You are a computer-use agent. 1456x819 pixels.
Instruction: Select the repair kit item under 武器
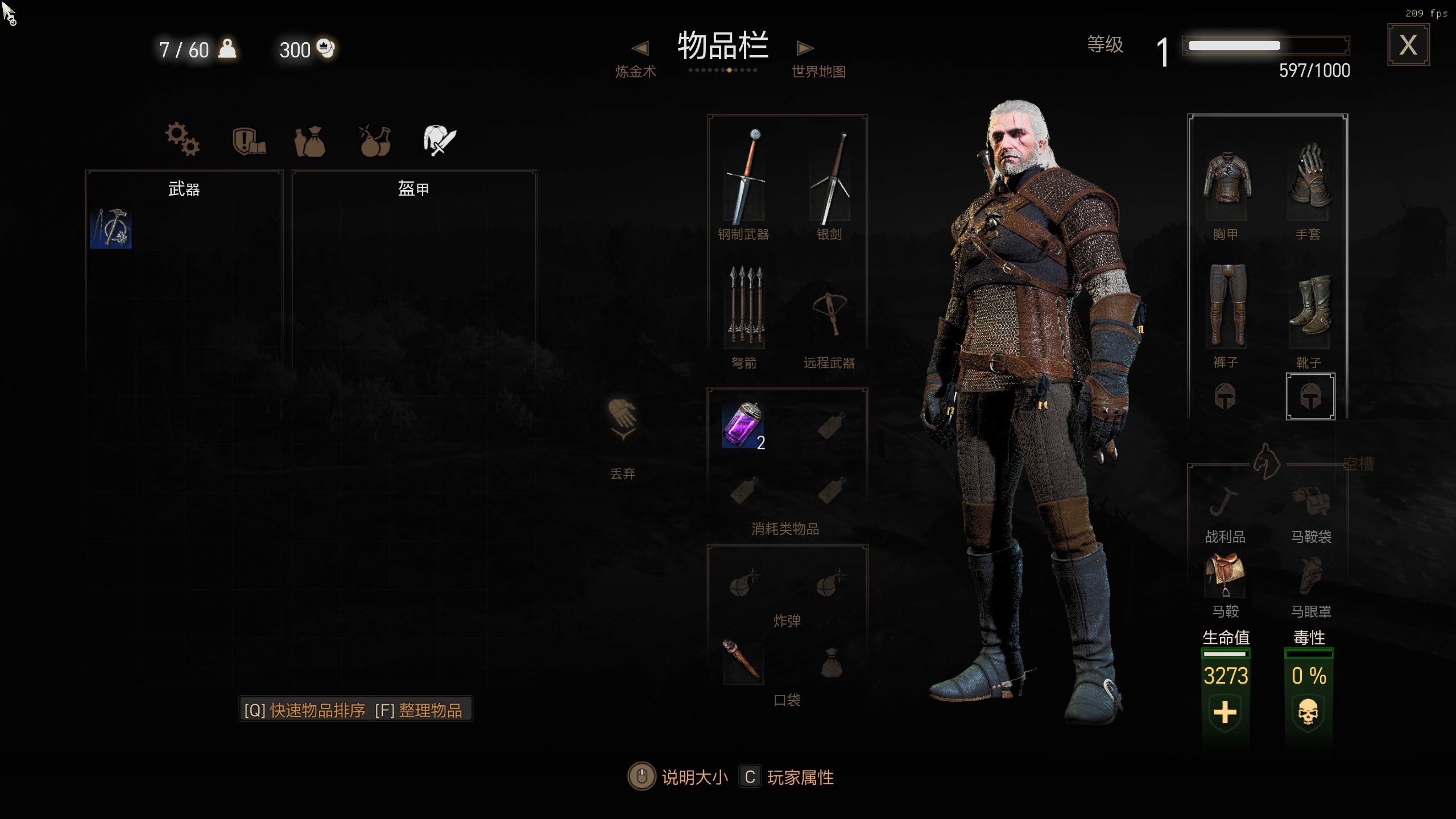click(x=111, y=228)
